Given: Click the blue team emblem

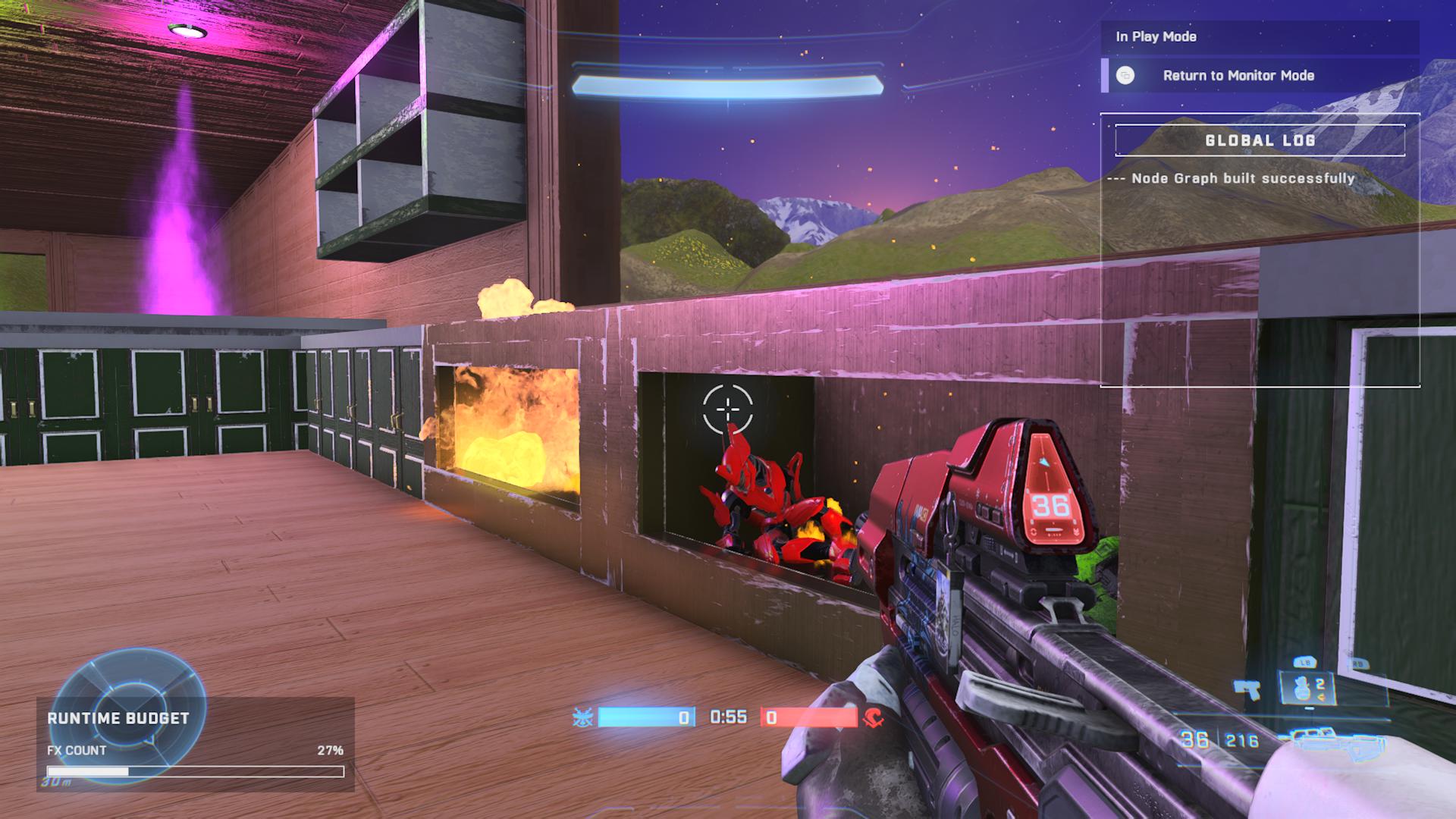Looking at the screenshot, I should point(583,717).
